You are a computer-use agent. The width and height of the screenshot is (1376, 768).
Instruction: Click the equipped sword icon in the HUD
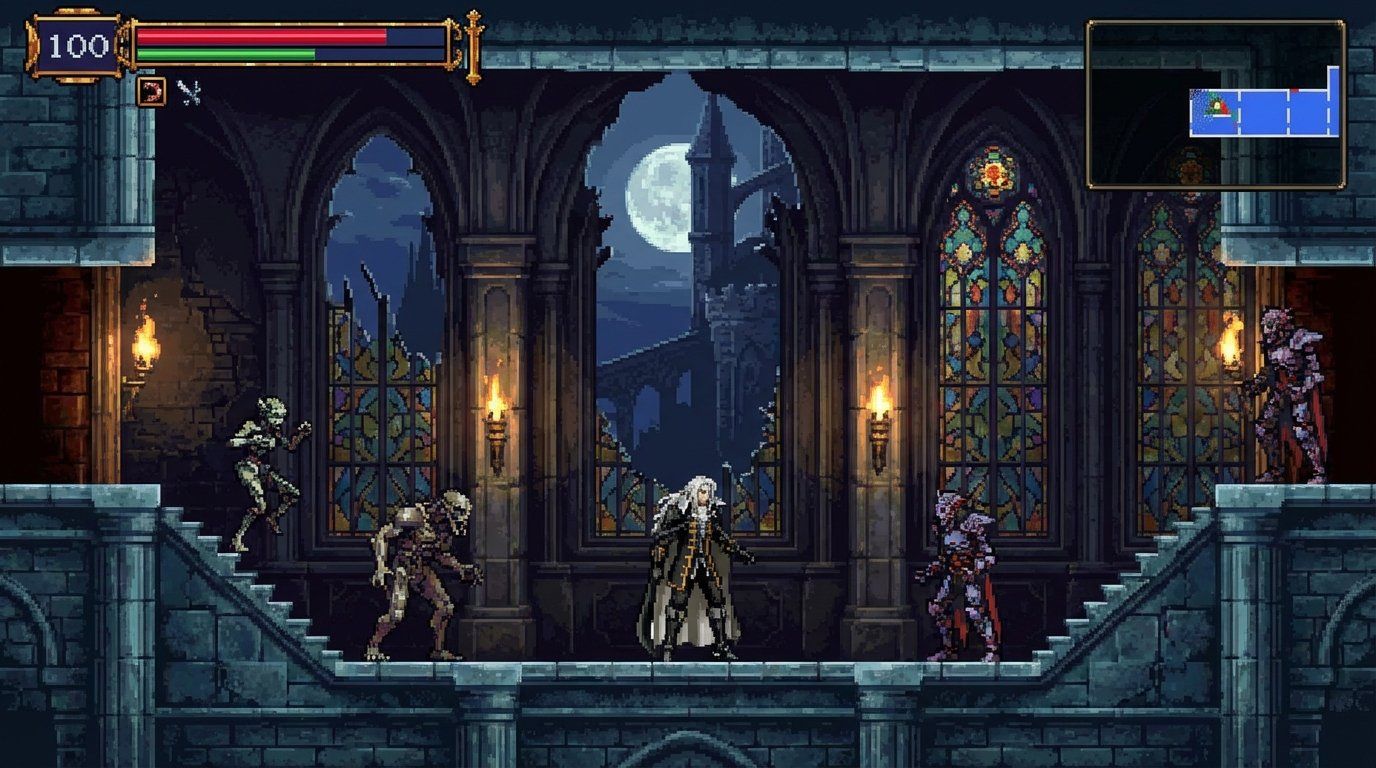[x=188, y=92]
